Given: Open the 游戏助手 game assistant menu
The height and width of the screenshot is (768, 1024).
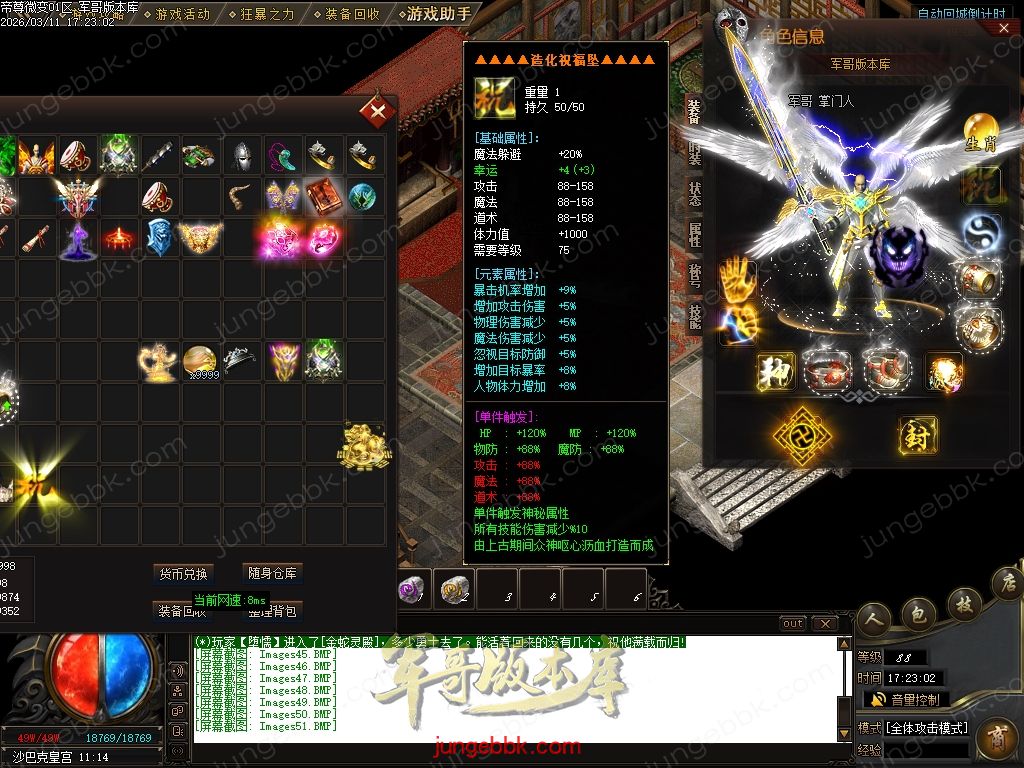Looking at the screenshot, I should (x=438, y=14).
